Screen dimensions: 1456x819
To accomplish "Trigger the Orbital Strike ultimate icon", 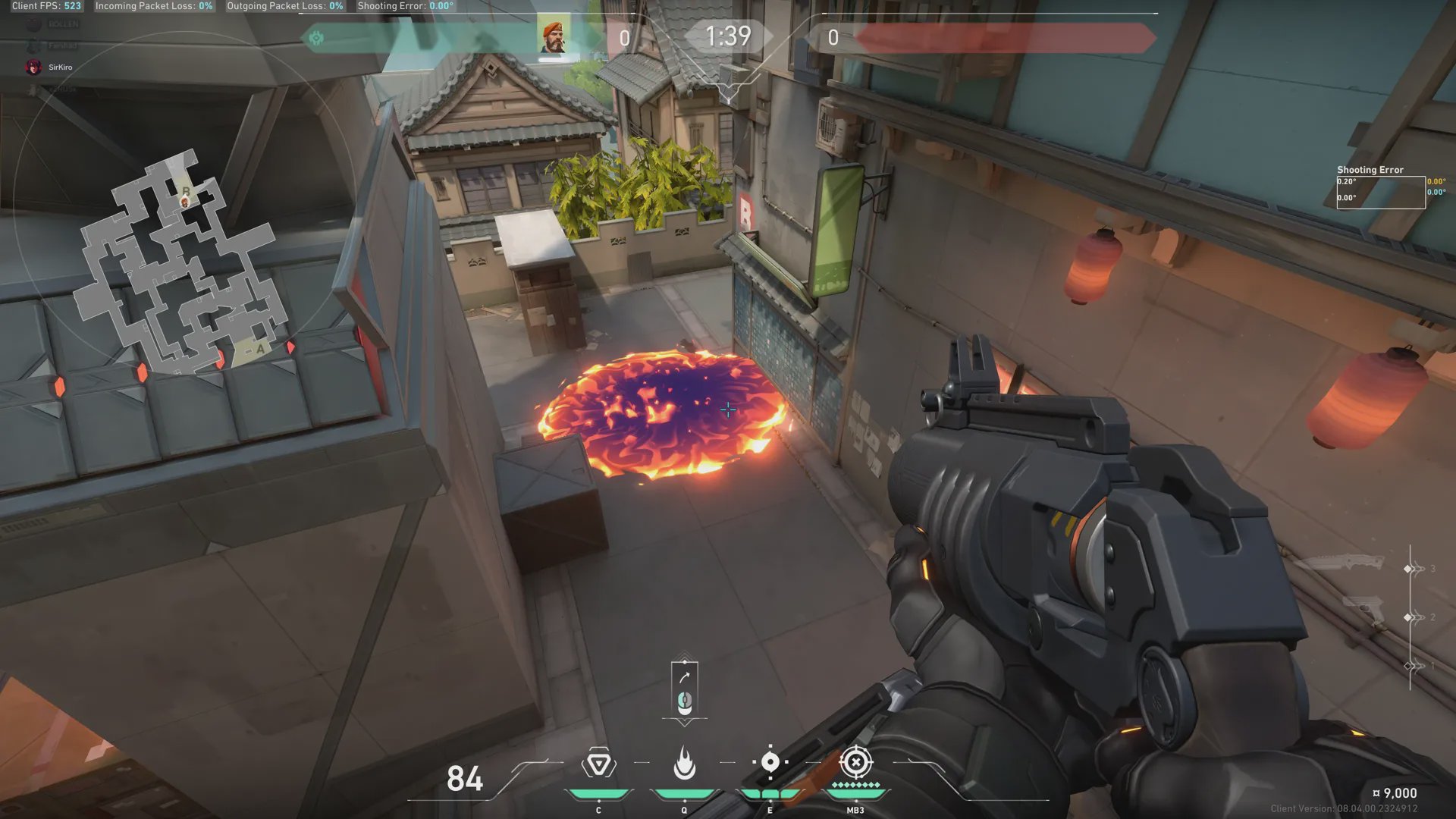I will (855, 762).
